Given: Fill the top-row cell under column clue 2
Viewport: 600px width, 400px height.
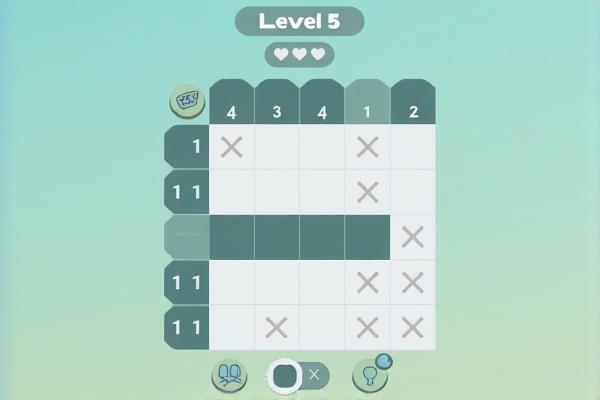Looking at the screenshot, I should coord(413,147).
